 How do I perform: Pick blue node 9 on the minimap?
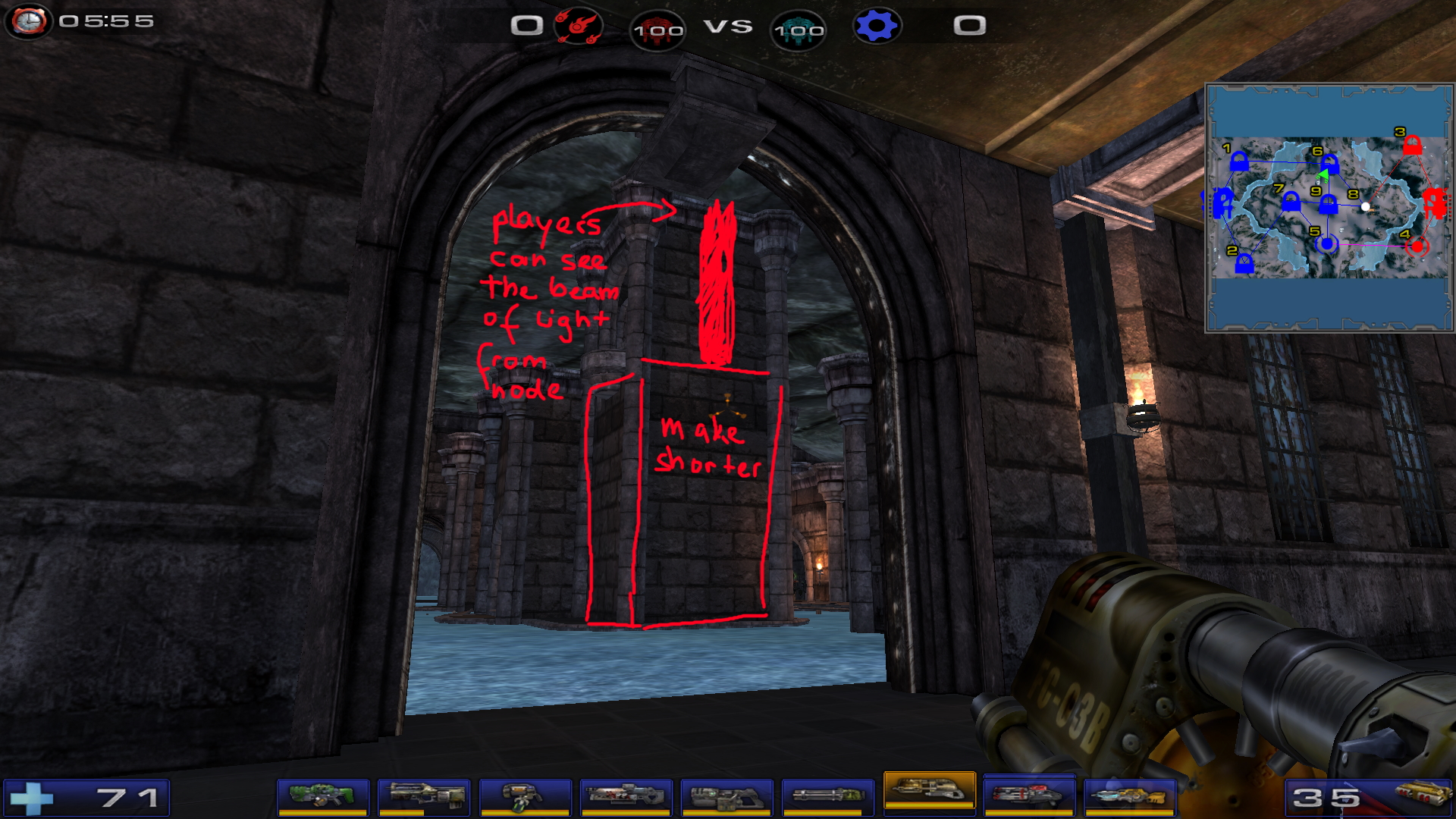1328,205
